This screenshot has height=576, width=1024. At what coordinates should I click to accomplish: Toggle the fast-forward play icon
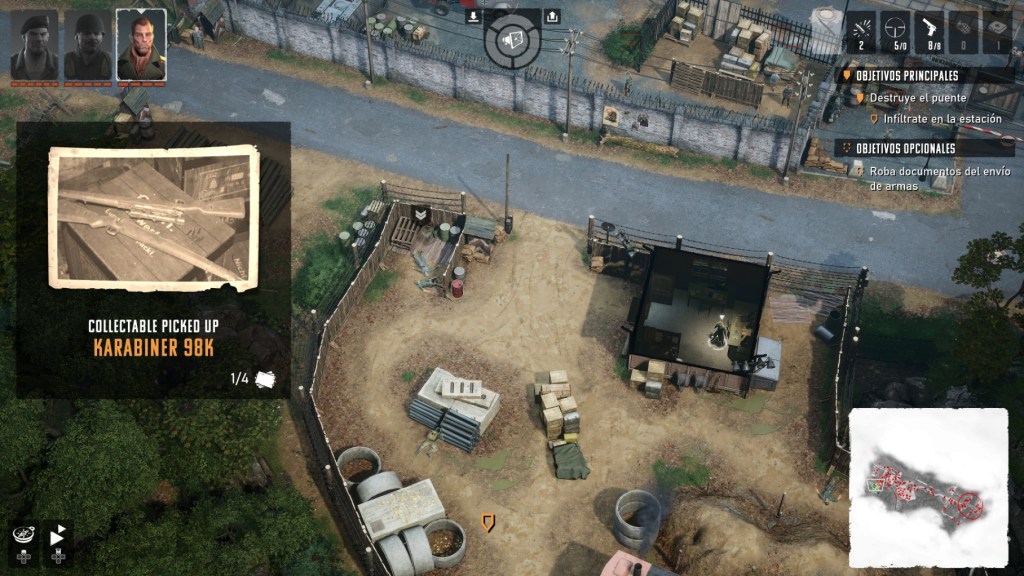pyautogui.click(x=57, y=536)
